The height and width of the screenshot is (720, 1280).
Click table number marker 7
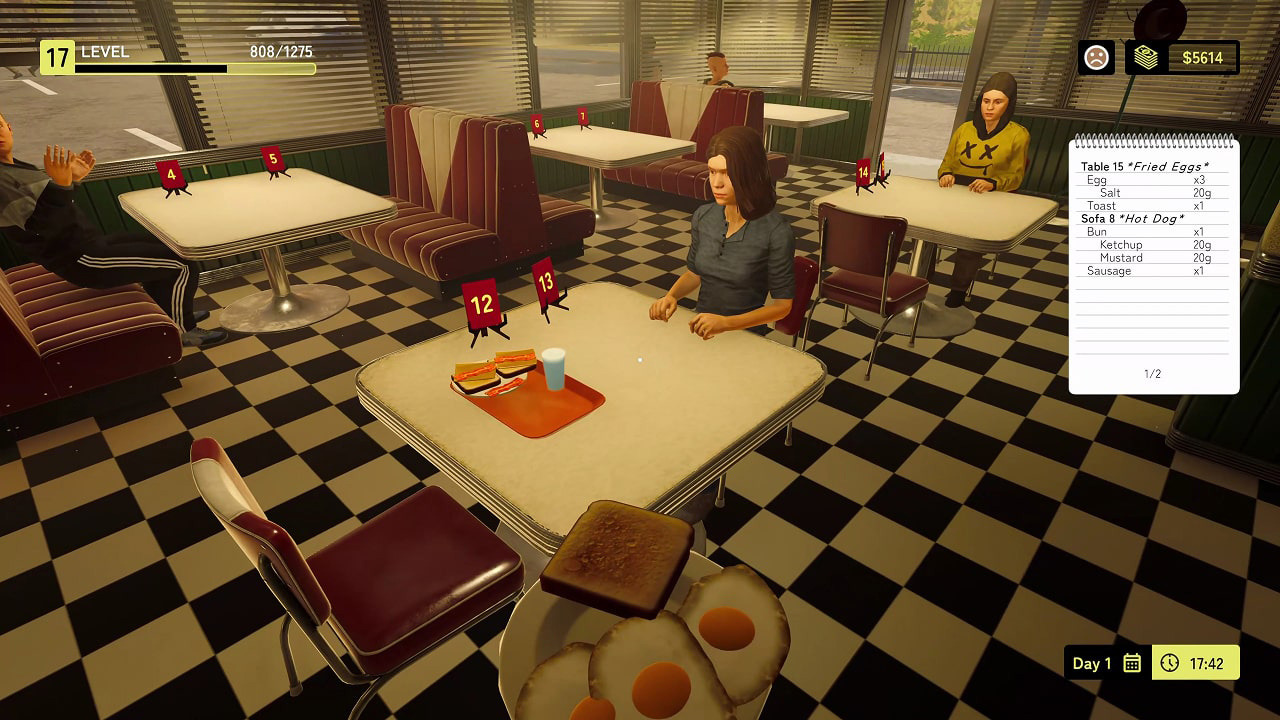[583, 118]
